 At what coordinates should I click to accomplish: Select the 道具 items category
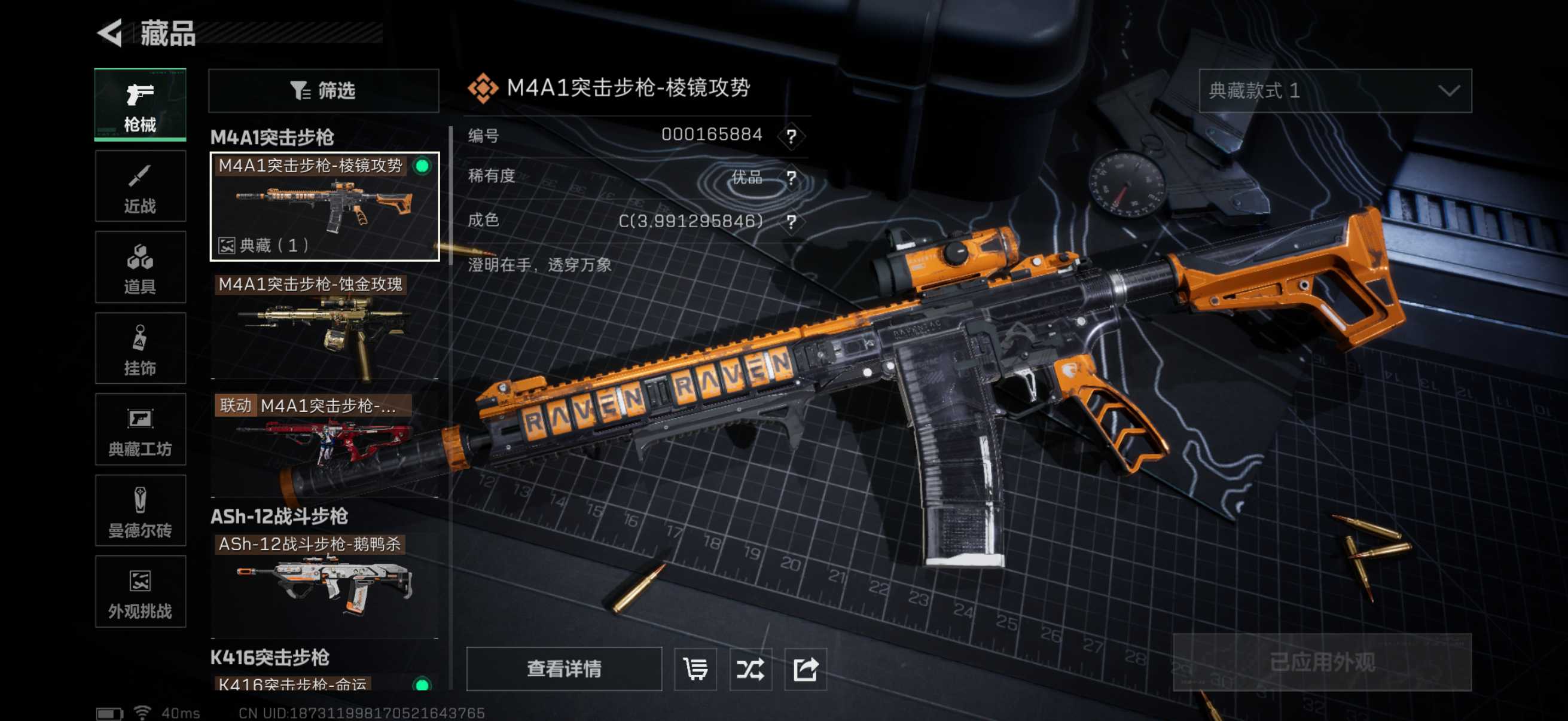coord(140,267)
